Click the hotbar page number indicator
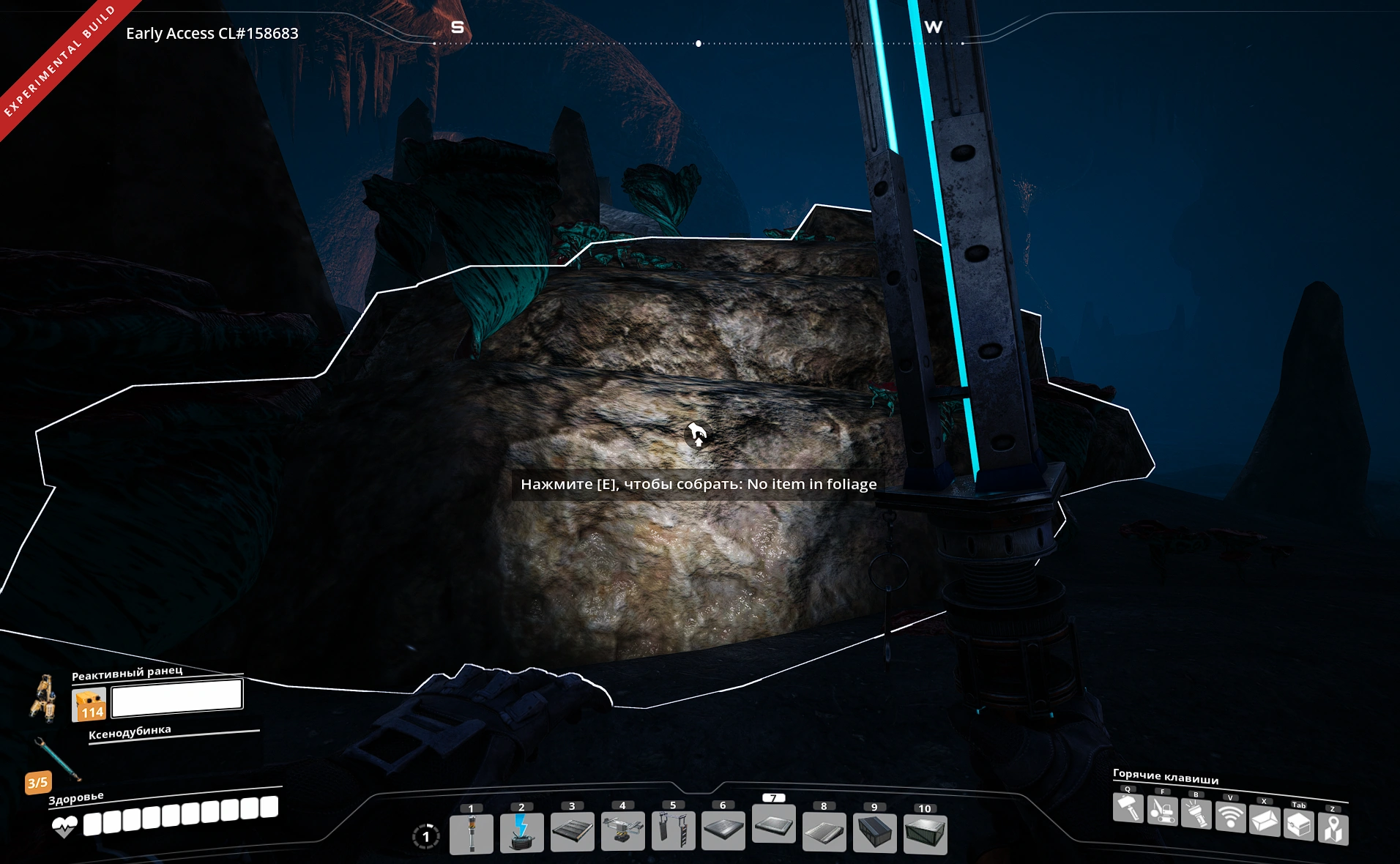Viewport: 1400px width, 864px height. click(425, 836)
